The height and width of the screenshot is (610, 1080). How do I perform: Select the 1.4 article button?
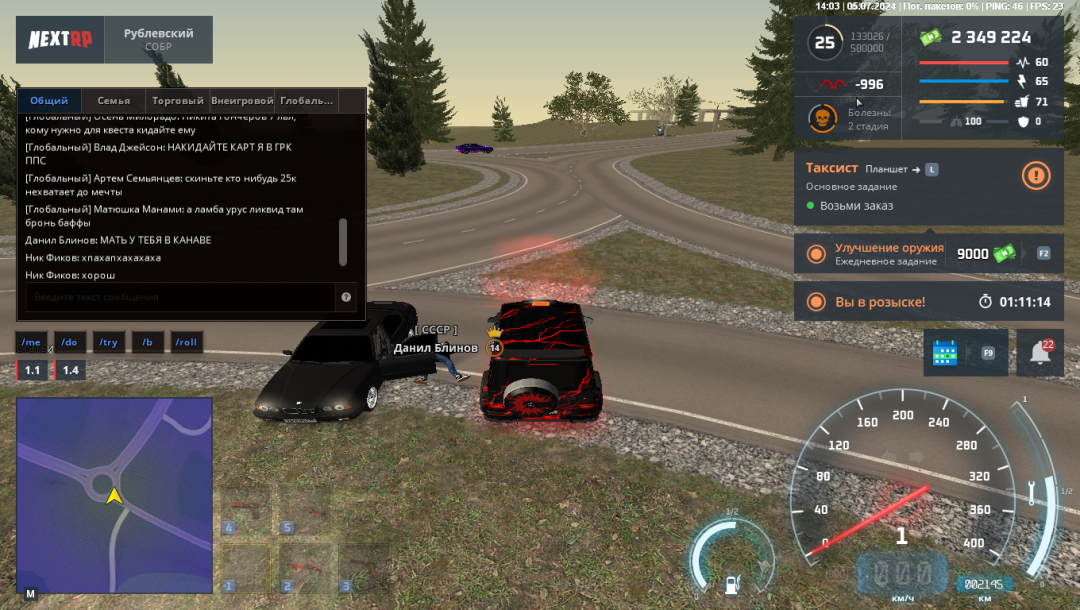[70, 370]
